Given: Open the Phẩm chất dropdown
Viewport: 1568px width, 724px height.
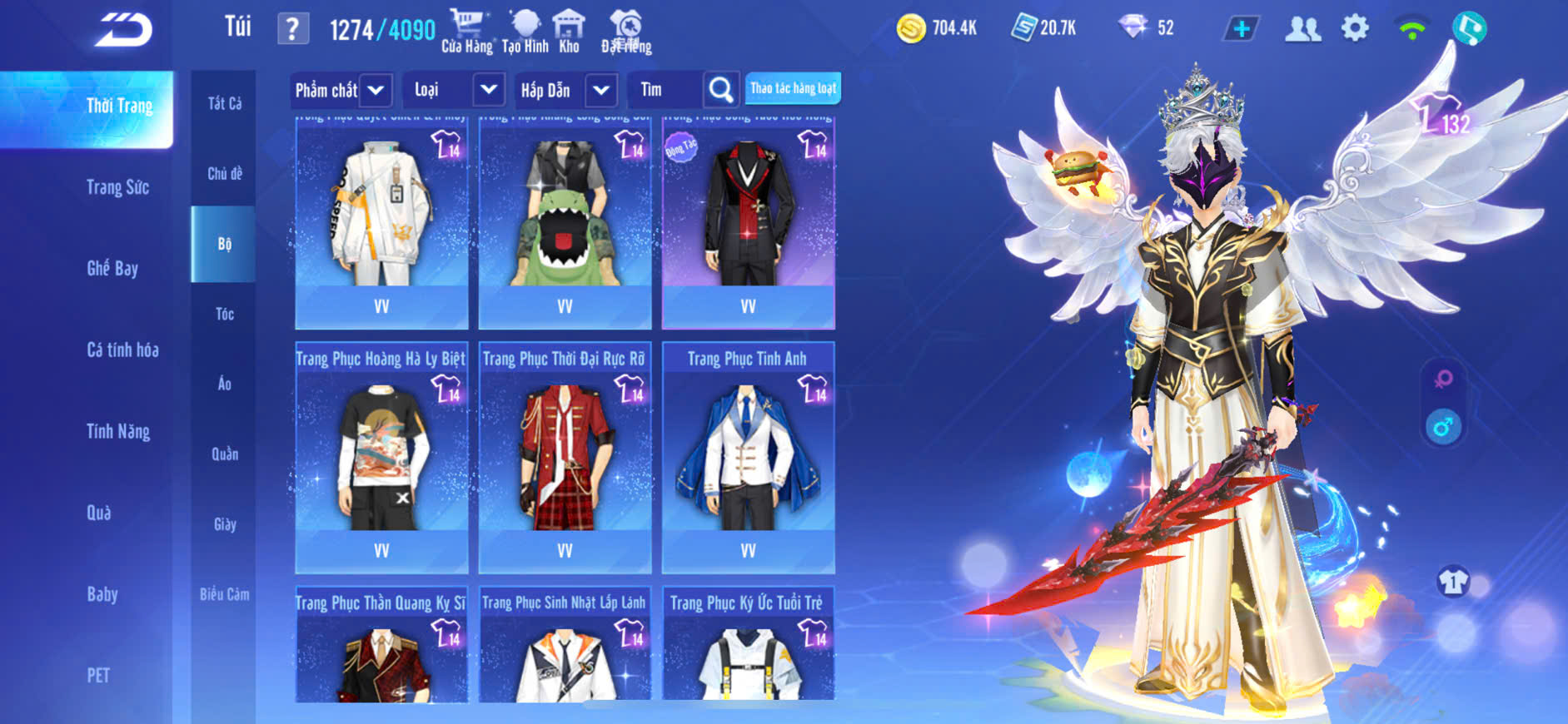Looking at the screenshot, I should click(x=341, y=90).
